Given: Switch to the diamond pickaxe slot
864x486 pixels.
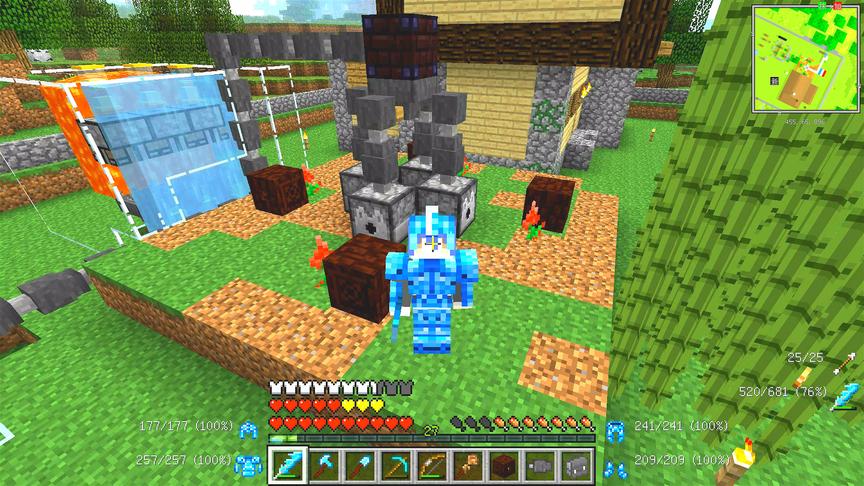Looking at the screenshot, I should pos(398,465).
